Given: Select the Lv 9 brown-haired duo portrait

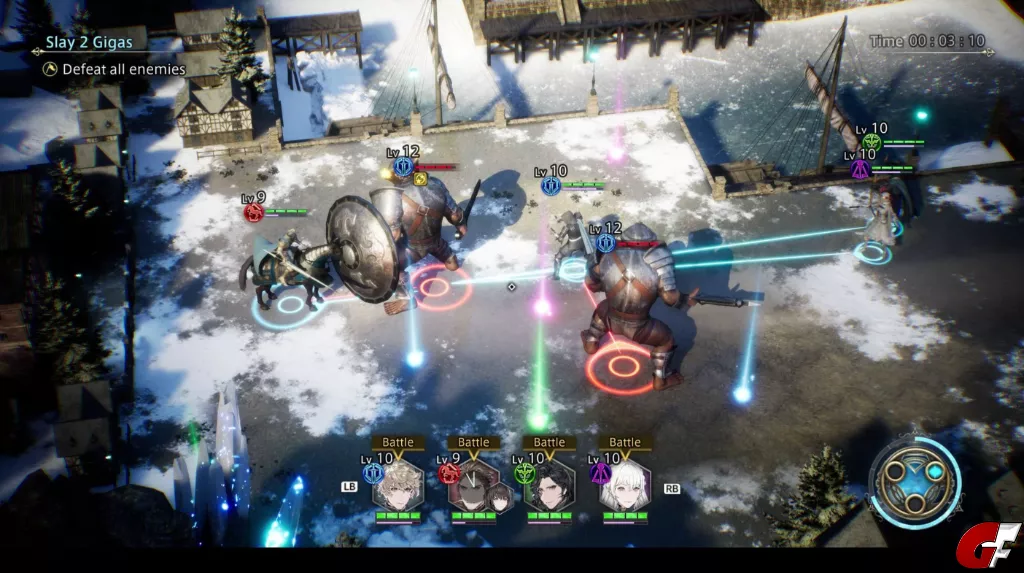Looking at the screenshot, I should 472,487.
